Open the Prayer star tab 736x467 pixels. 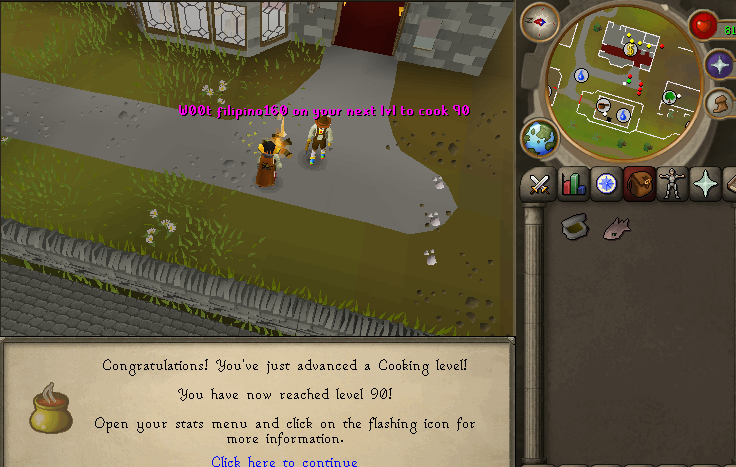pyautogui.click(x=706, y=184)
